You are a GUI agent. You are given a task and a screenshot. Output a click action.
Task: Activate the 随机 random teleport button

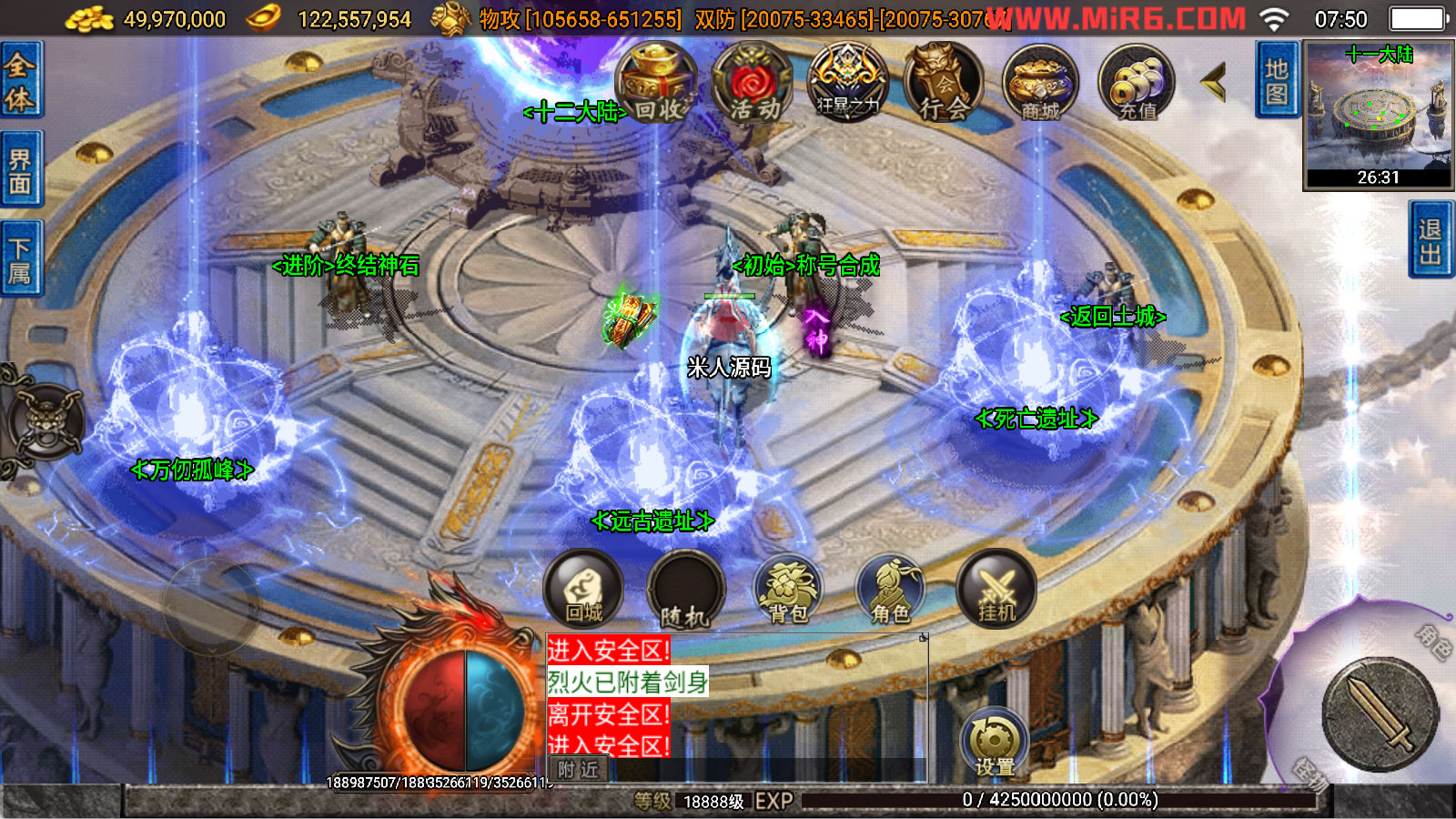pos(685,591)
